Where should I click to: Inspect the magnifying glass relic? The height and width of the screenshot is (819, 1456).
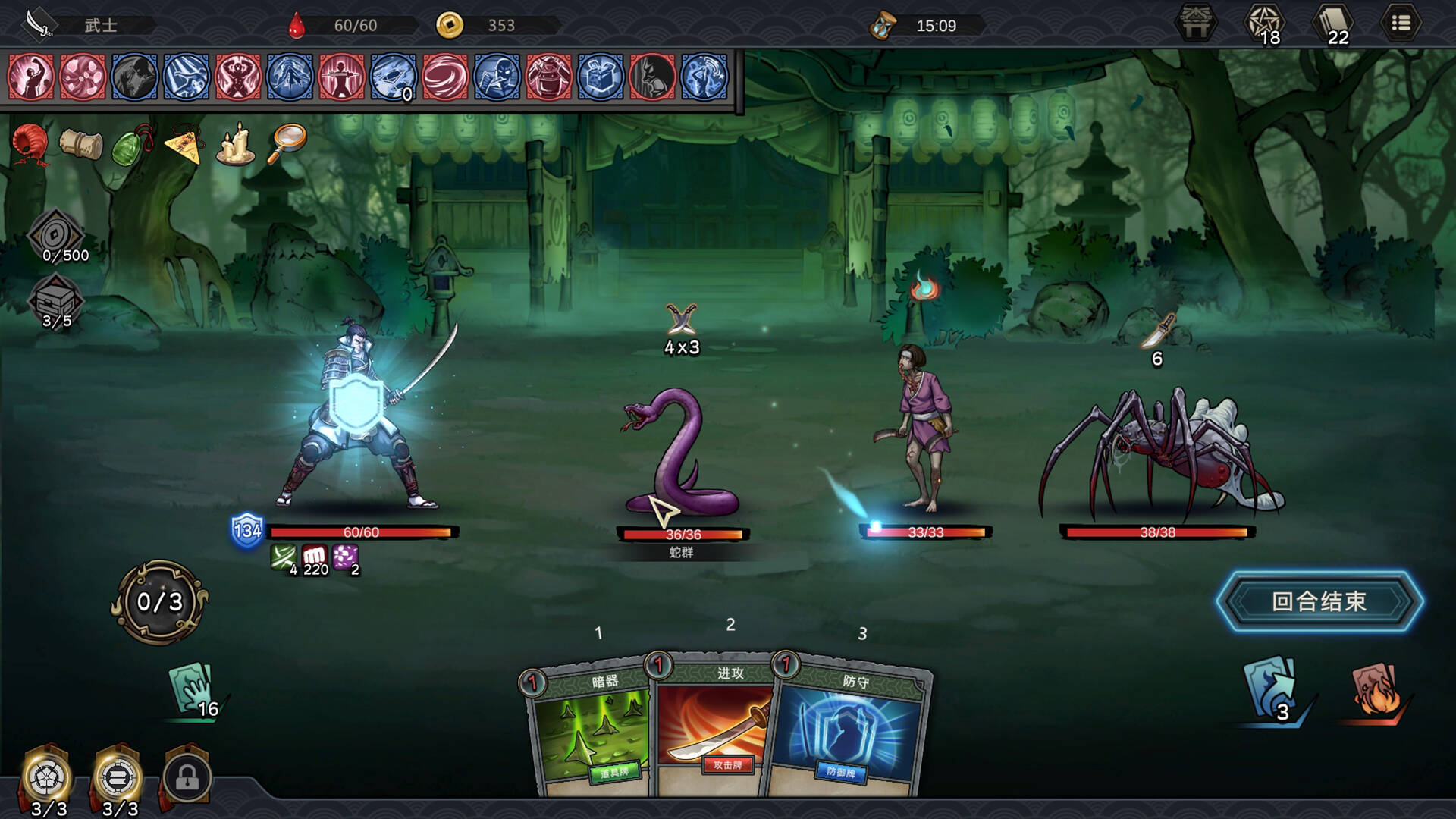tap(287, 142)
